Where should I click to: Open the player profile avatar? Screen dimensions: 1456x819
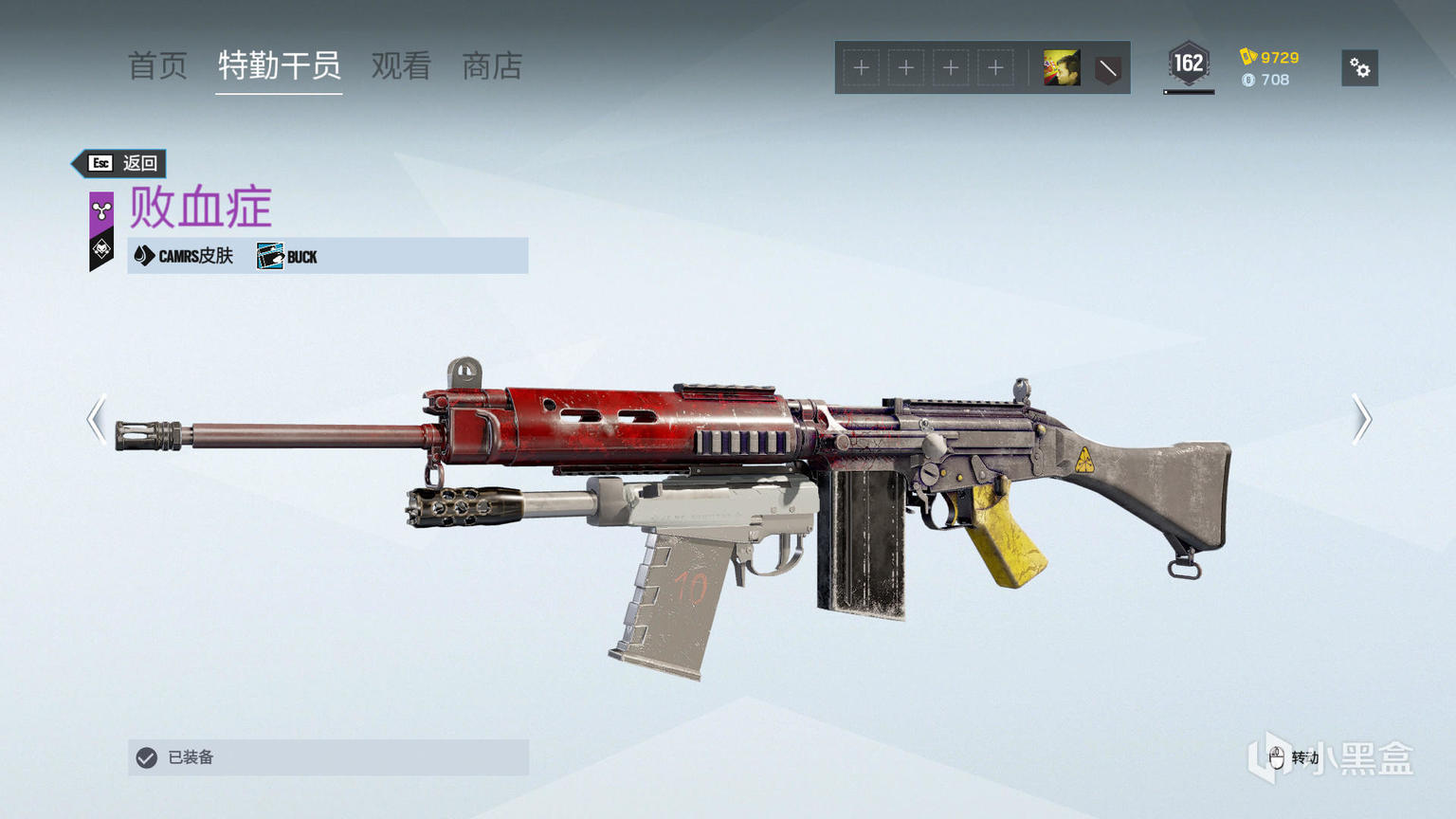pos(1061,68)
